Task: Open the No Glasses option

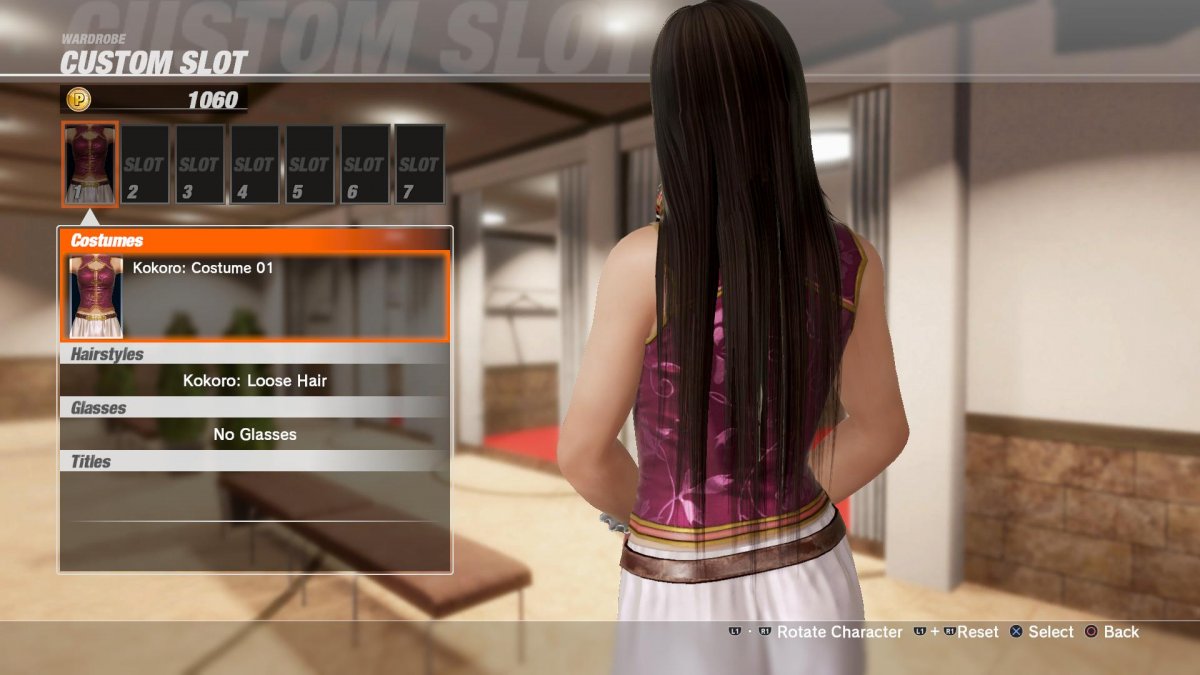Action: point(255,434)
